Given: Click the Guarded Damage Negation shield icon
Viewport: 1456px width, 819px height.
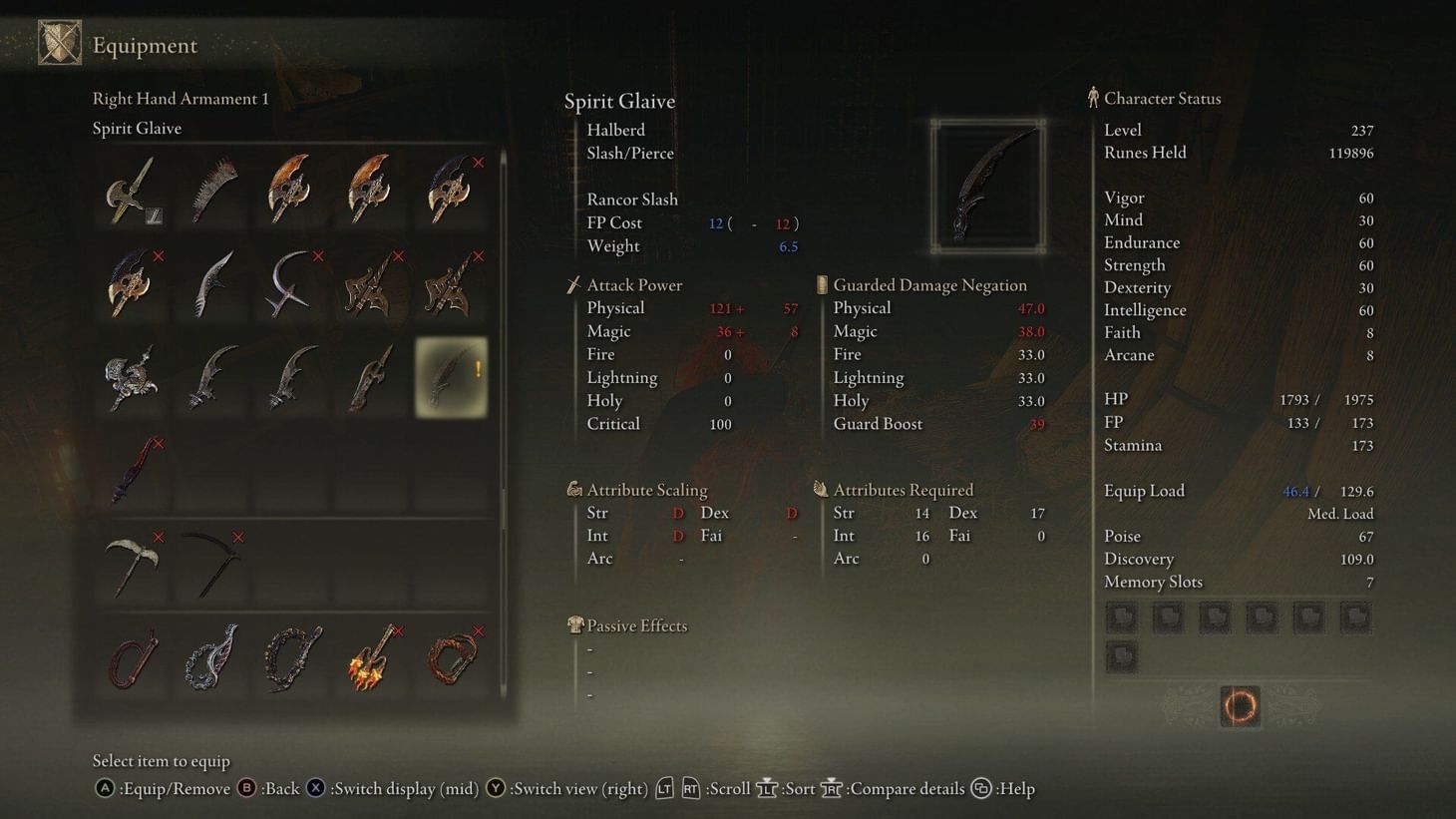Looking at the screenshot, I should [821, 284].
